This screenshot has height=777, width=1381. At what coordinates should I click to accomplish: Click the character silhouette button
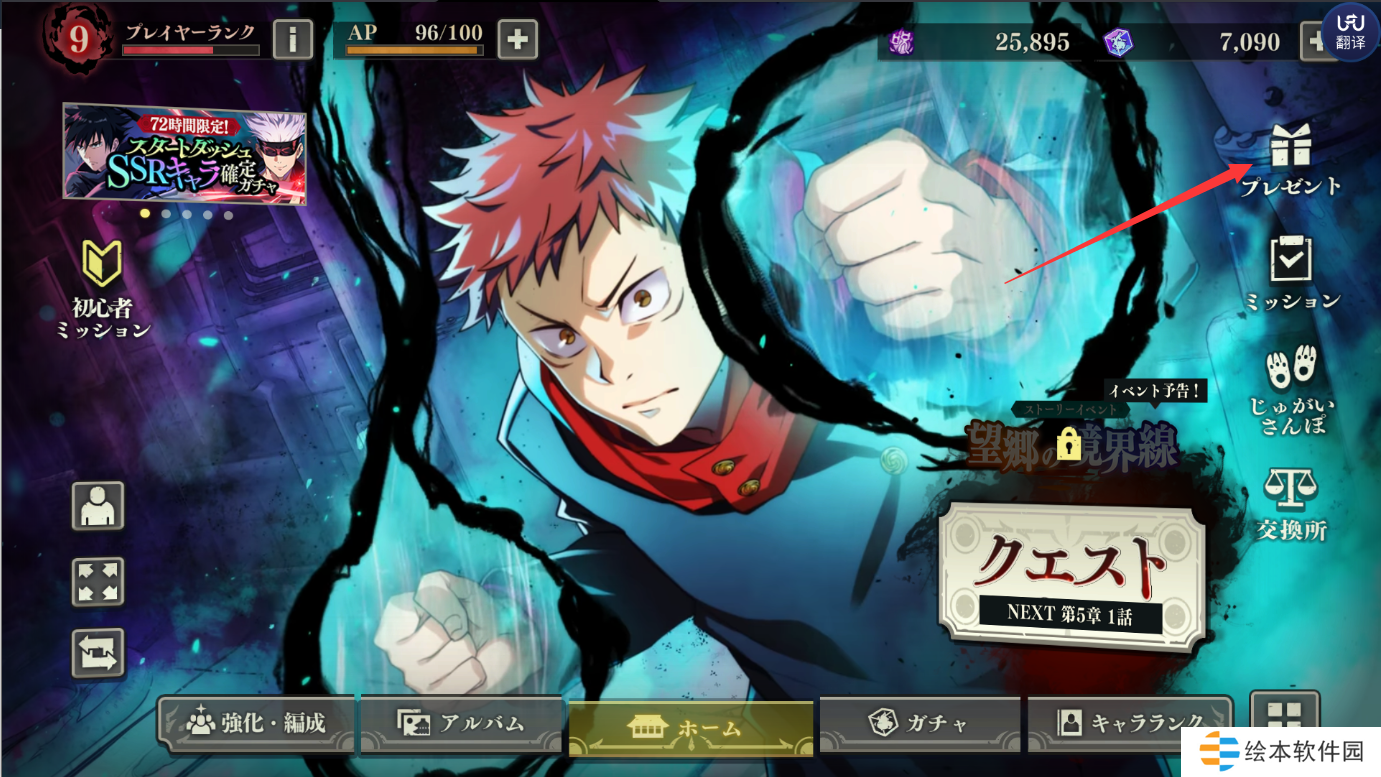pyautogui.click(x=98, y=506)
